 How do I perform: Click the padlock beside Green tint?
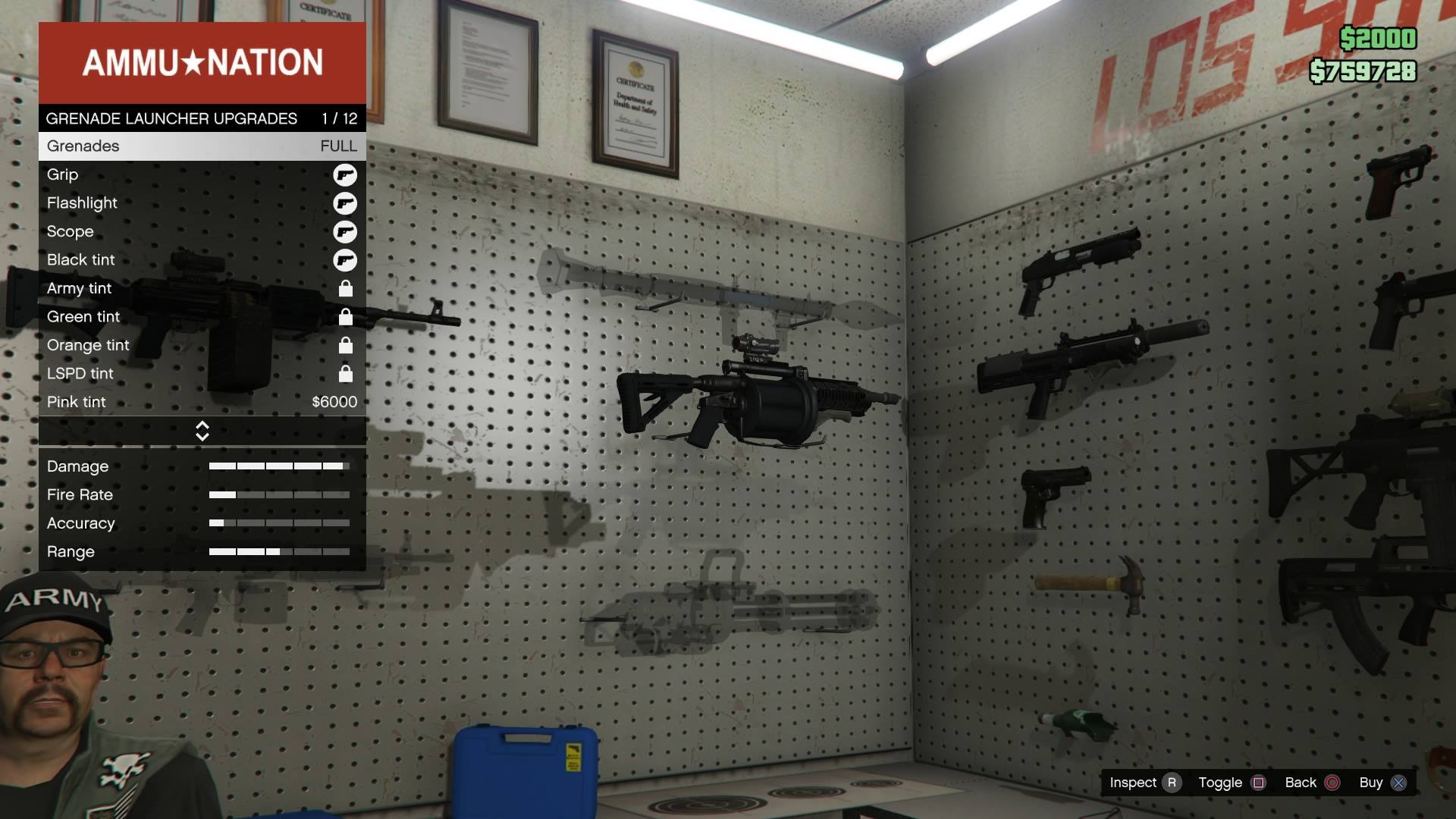point(346,317)
